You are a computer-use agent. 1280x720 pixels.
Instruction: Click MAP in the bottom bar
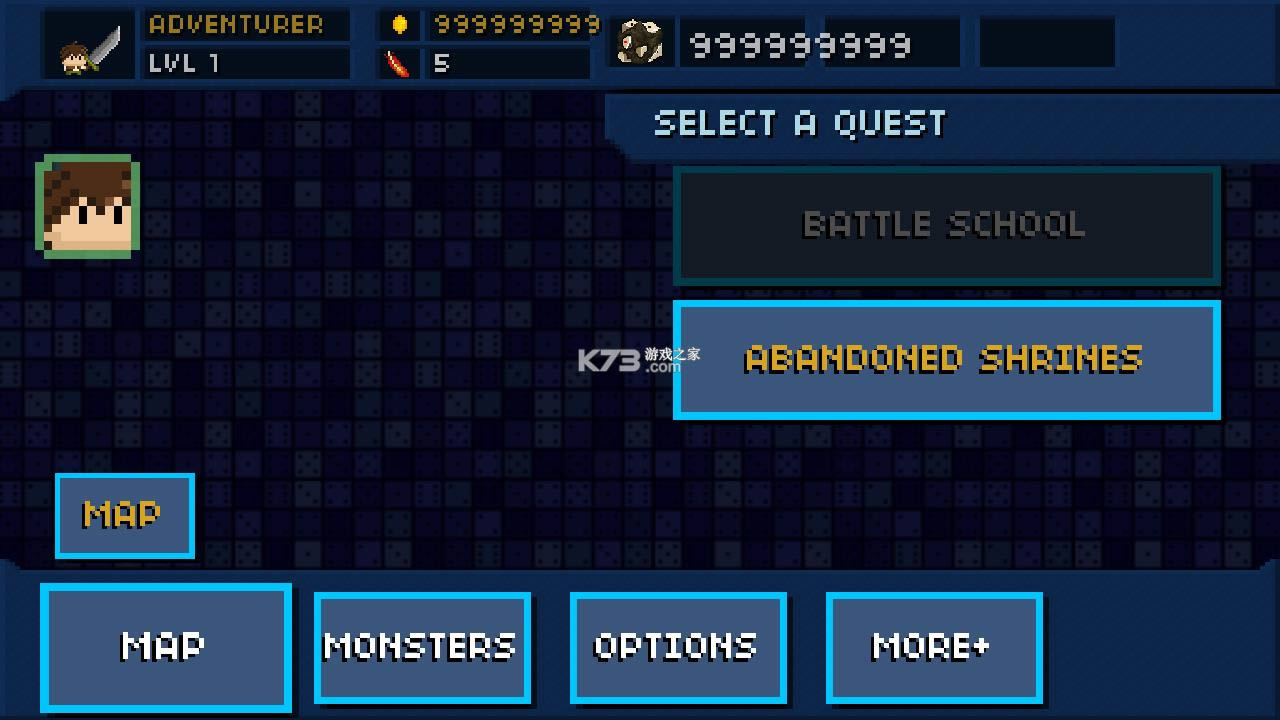click(x=166, y=647)
